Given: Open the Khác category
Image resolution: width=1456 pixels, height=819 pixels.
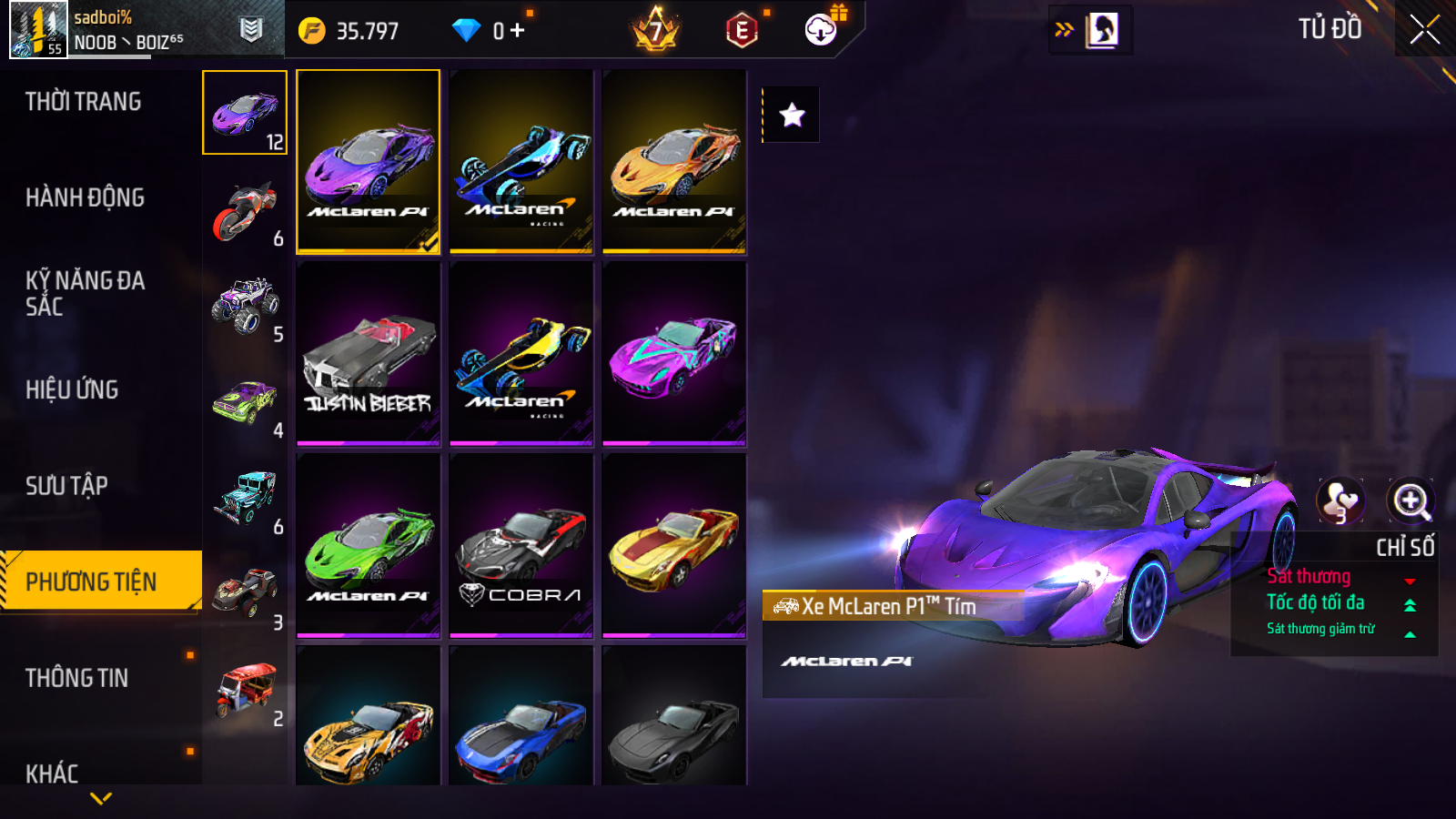Looking at the screenshot, I should 52,773.
